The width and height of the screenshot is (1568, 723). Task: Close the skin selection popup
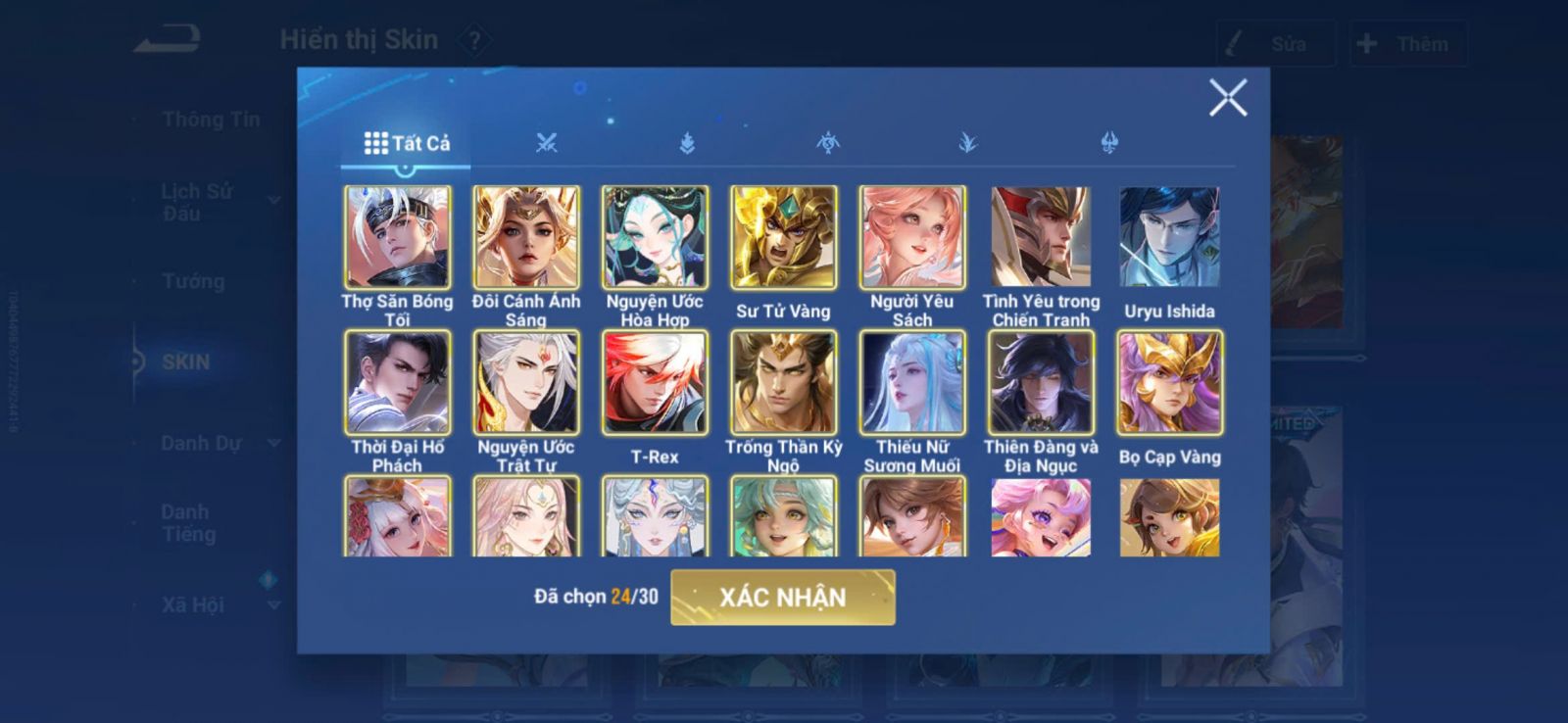(1227, 98)
